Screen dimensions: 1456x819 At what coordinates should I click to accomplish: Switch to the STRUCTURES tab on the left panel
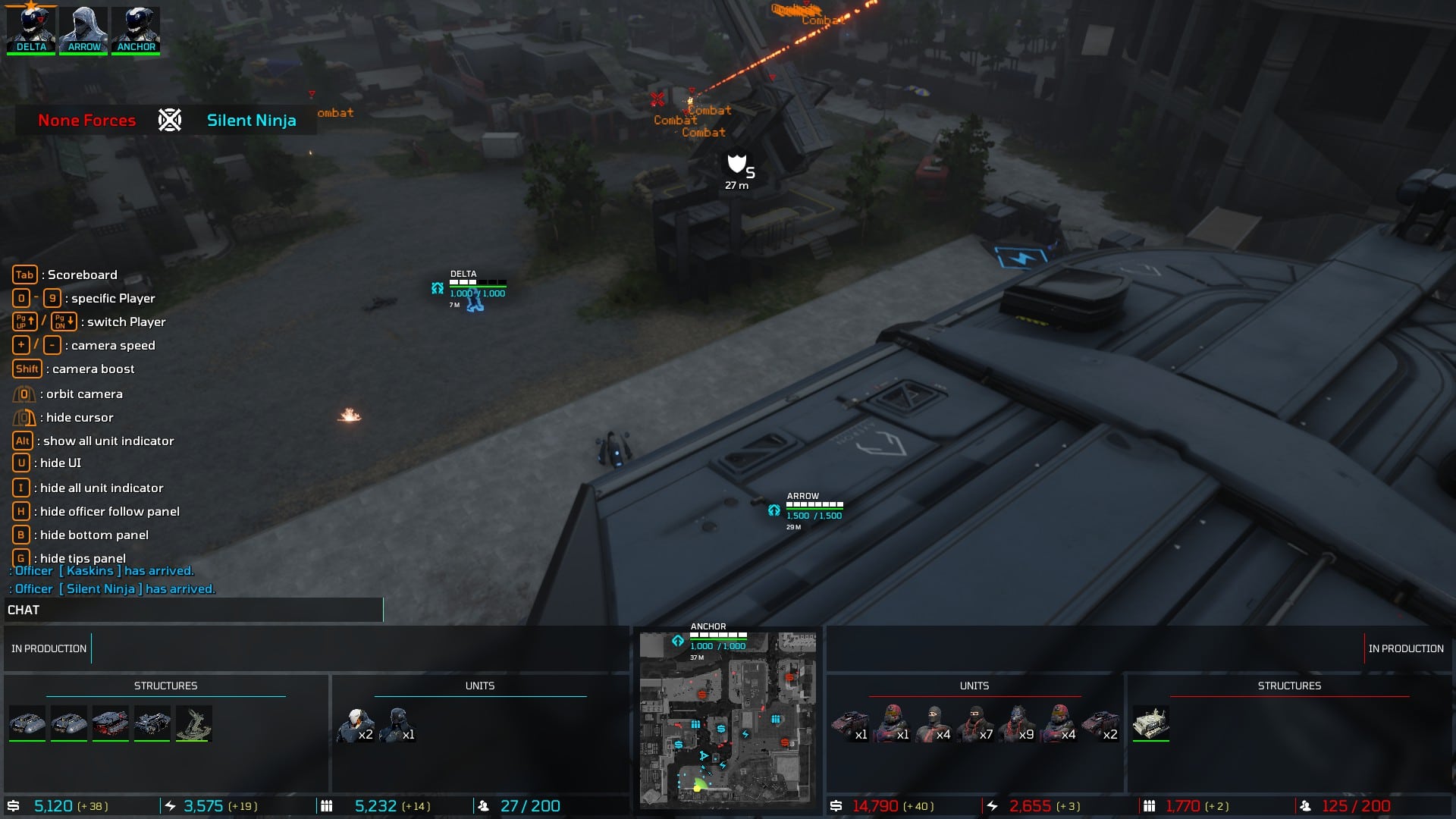pyautogui.click(x=167, y=686)
